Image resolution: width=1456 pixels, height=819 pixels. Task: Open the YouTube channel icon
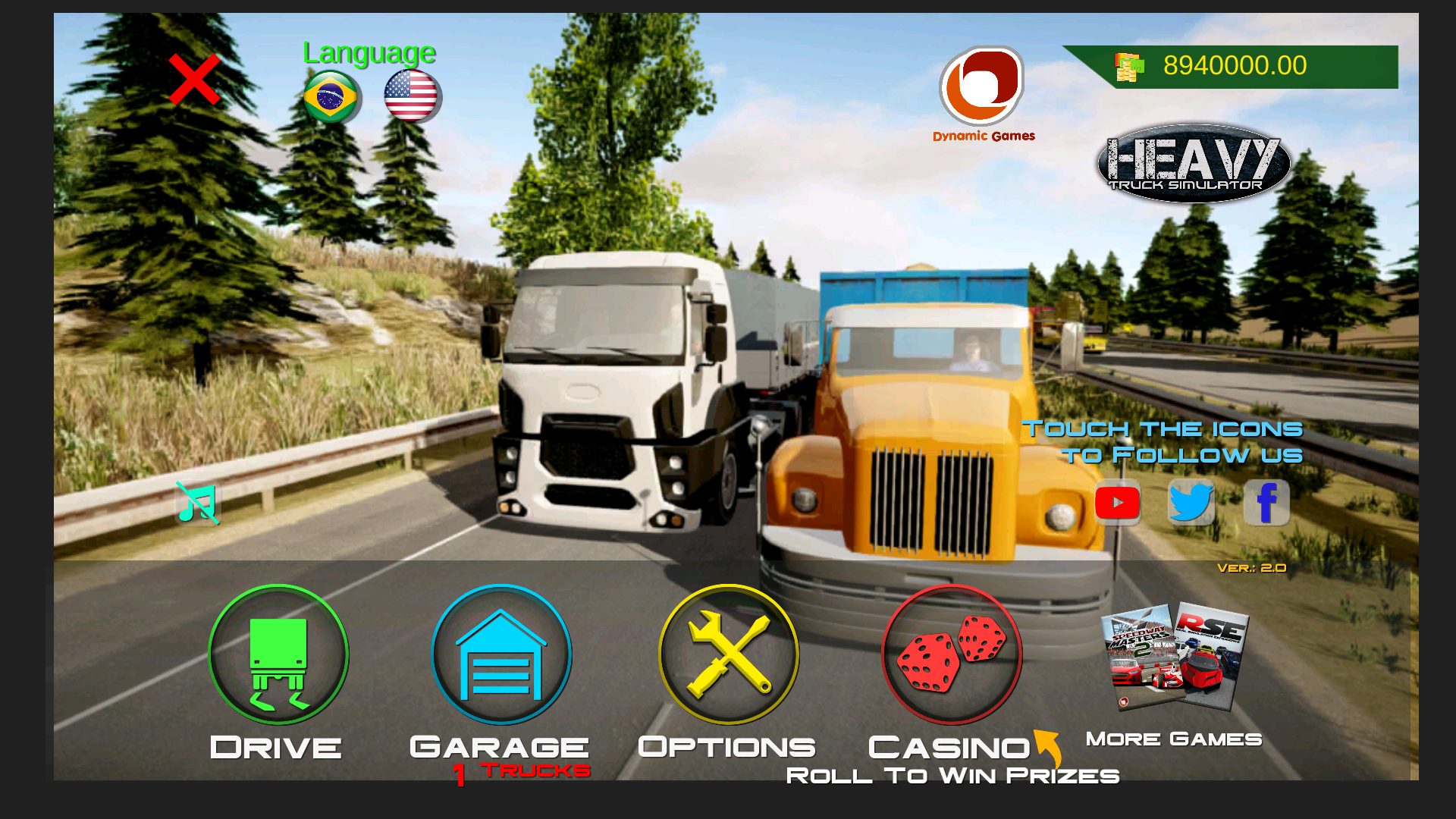pos(1117,503)
